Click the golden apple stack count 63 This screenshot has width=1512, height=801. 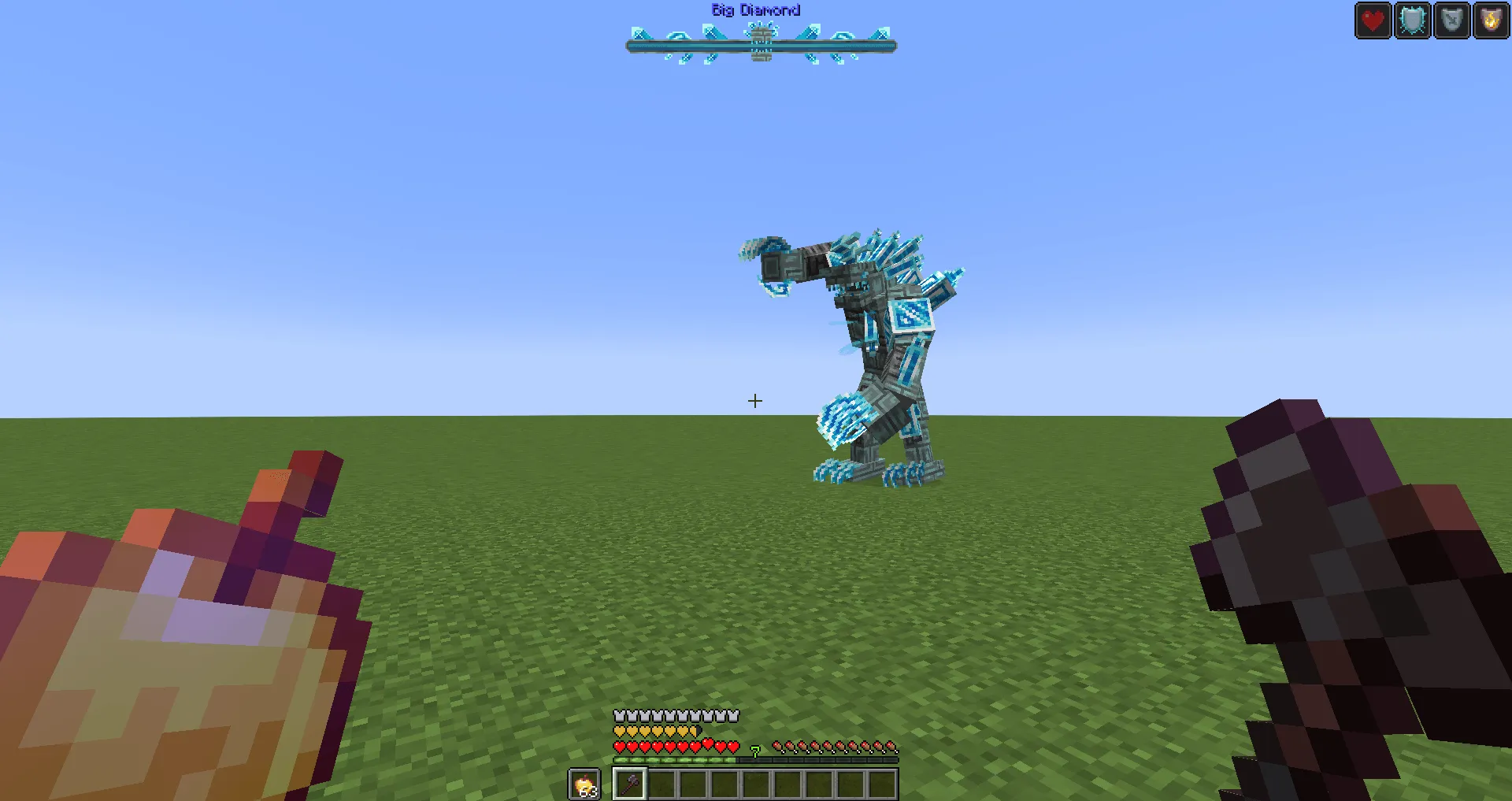(587, 792)
